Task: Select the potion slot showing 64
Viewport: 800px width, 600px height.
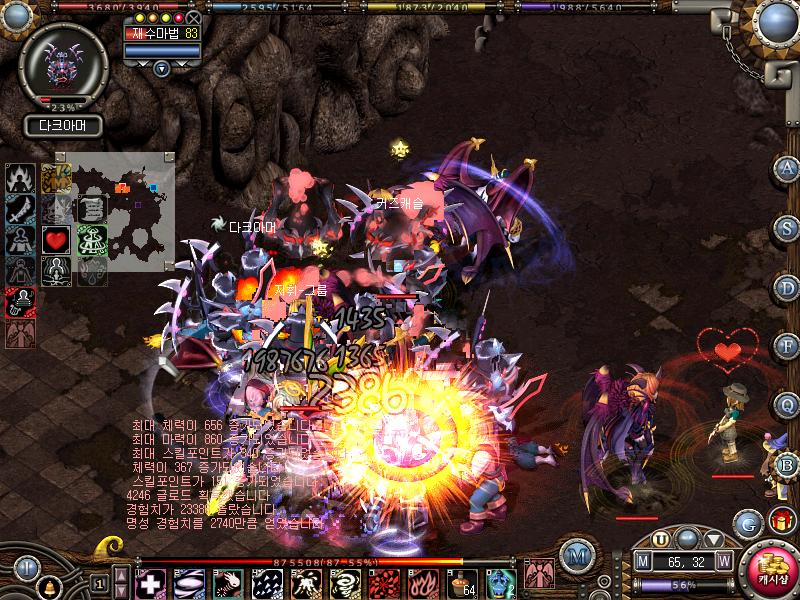Action: 463,583
